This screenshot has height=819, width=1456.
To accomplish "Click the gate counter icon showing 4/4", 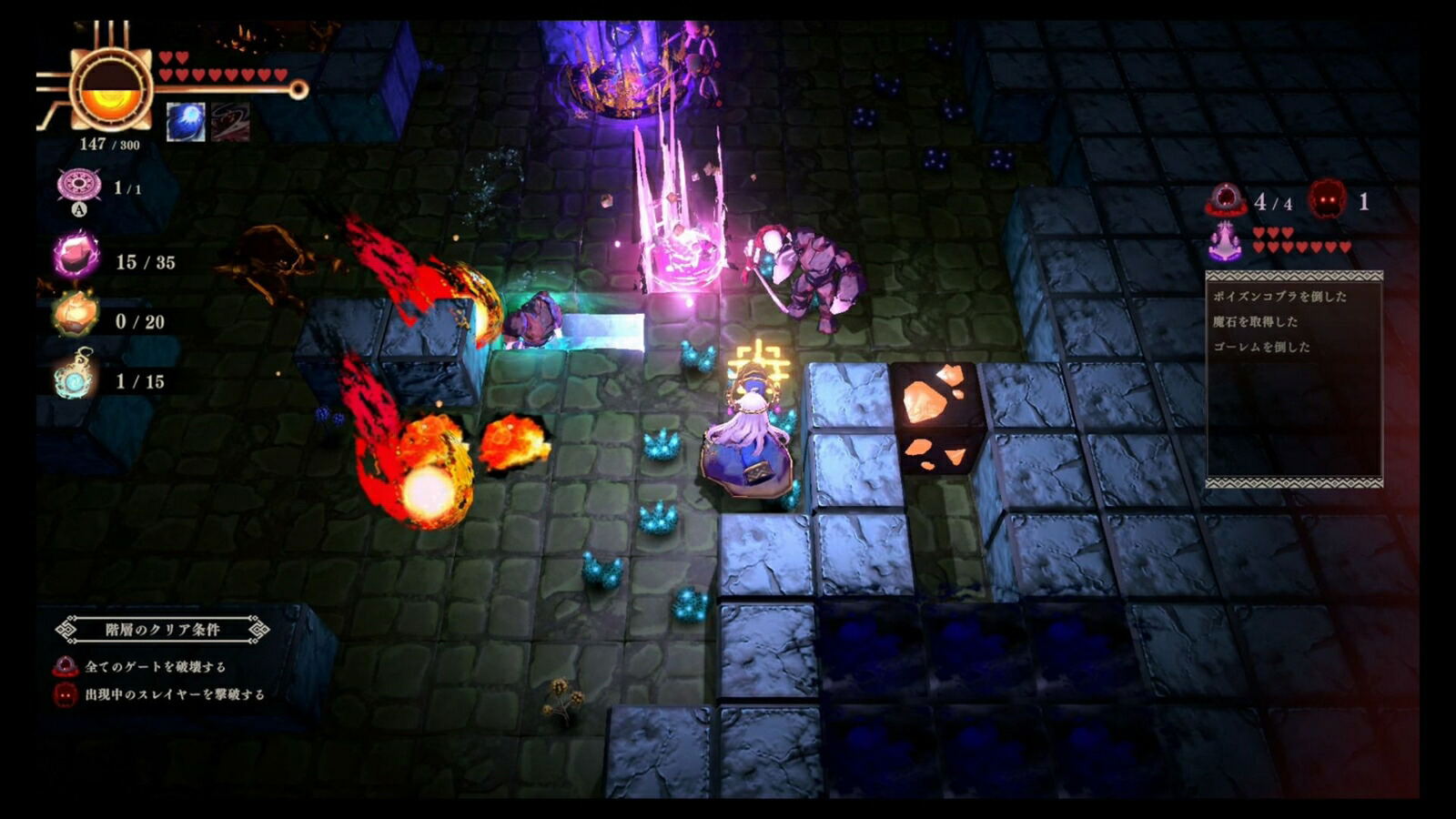I will point(1225,200).
